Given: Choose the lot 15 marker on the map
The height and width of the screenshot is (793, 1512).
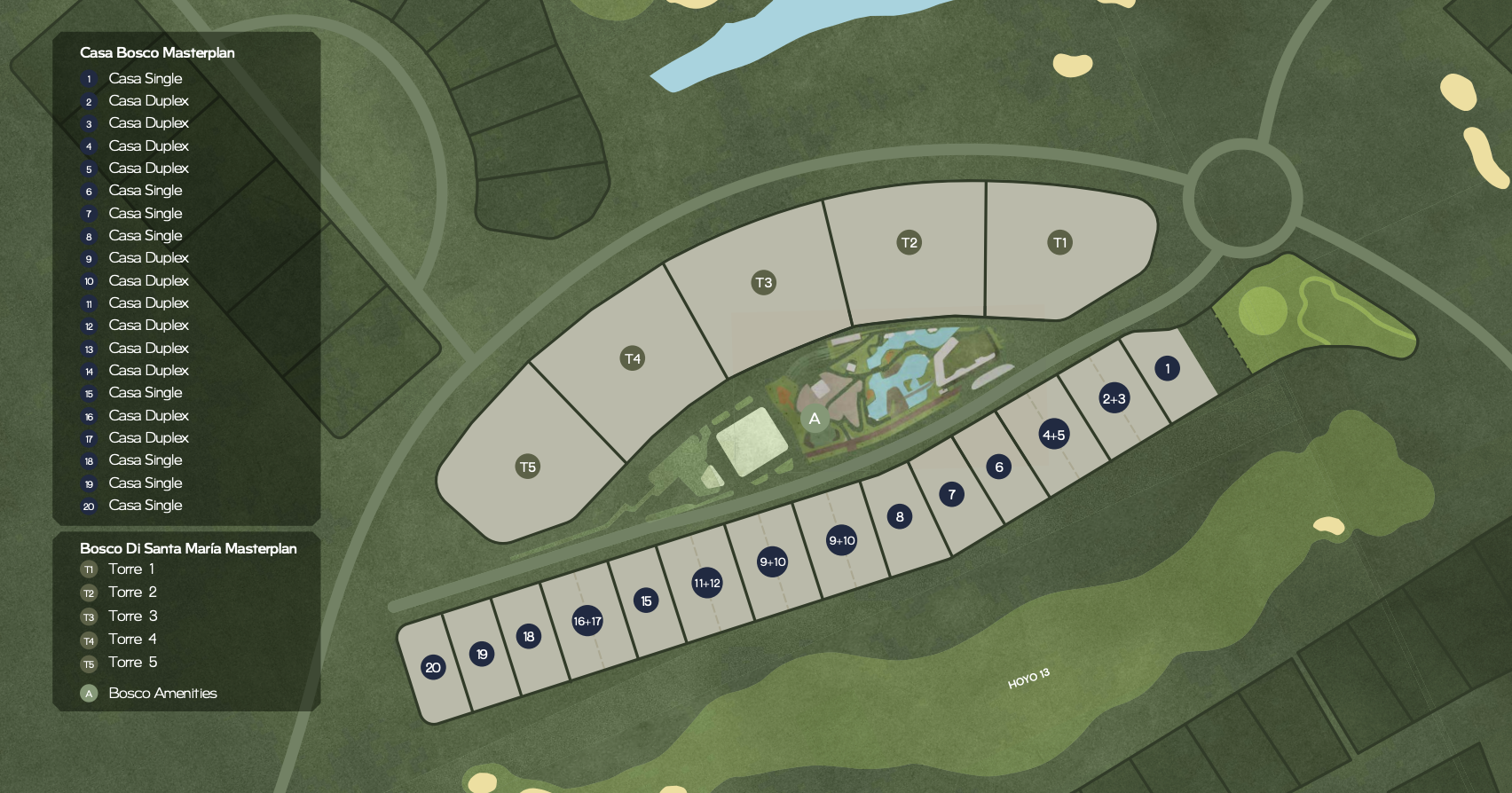Looking at the screenshot, I should click(x=646, y=601).
